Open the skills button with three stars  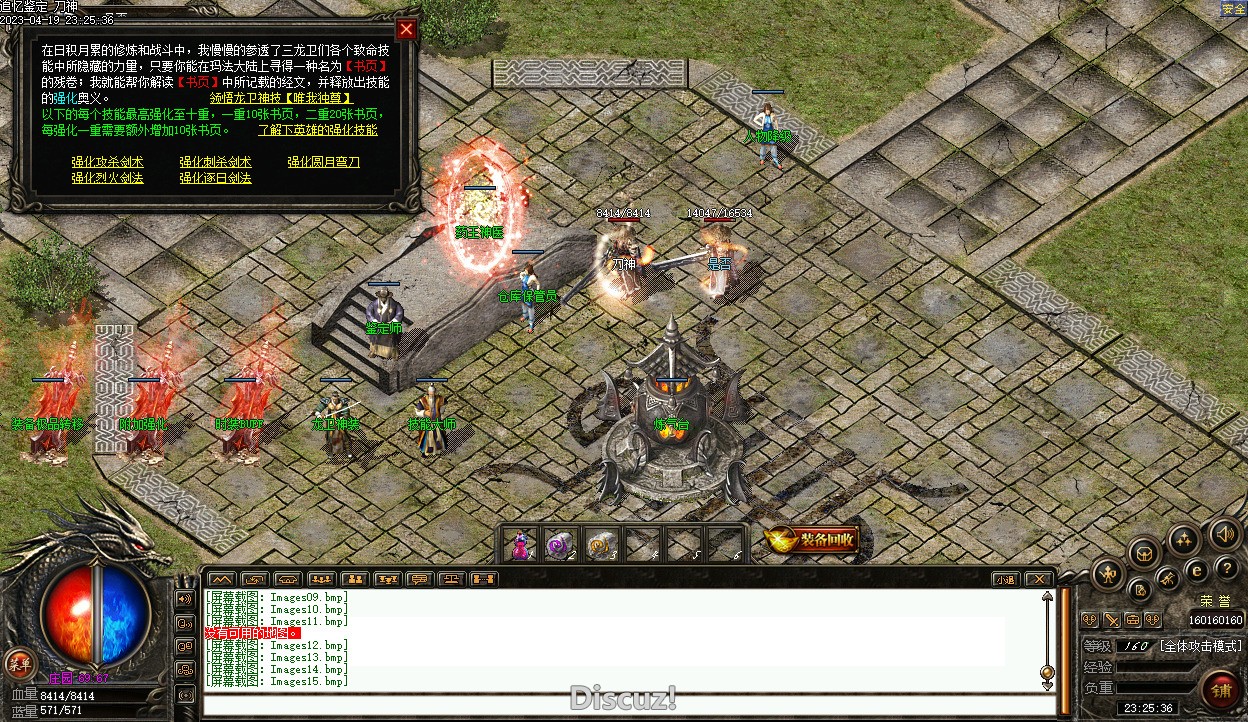(x=1184, y=540)
